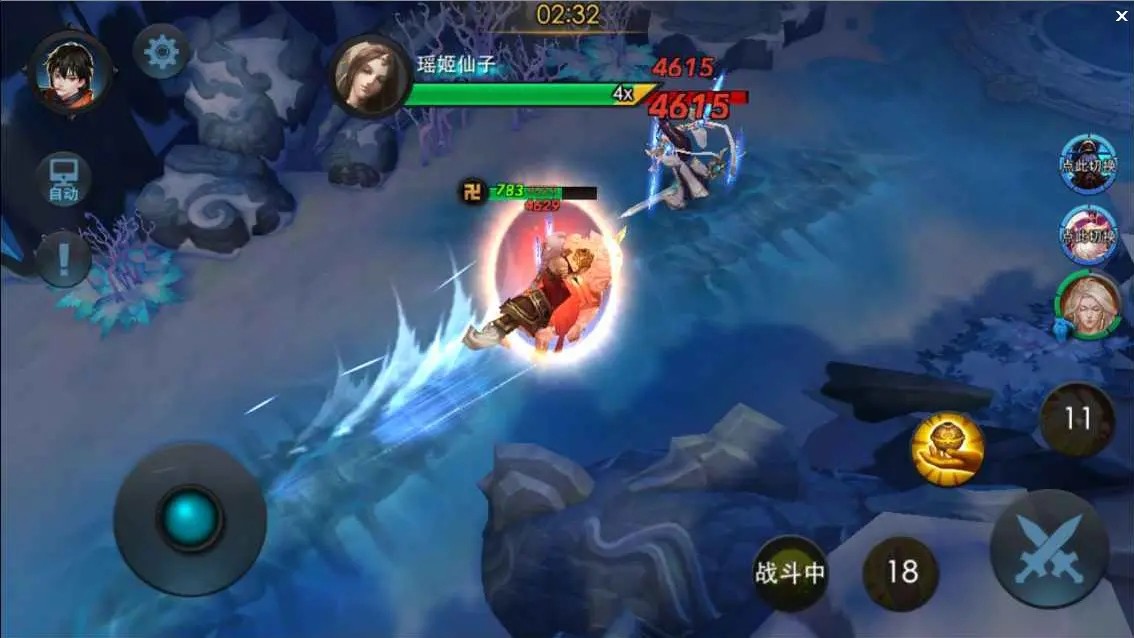This screenshot has width=1134, height=638.
Task: Tap the skill on 11-second cooldown
Action: coord(1077,418)
